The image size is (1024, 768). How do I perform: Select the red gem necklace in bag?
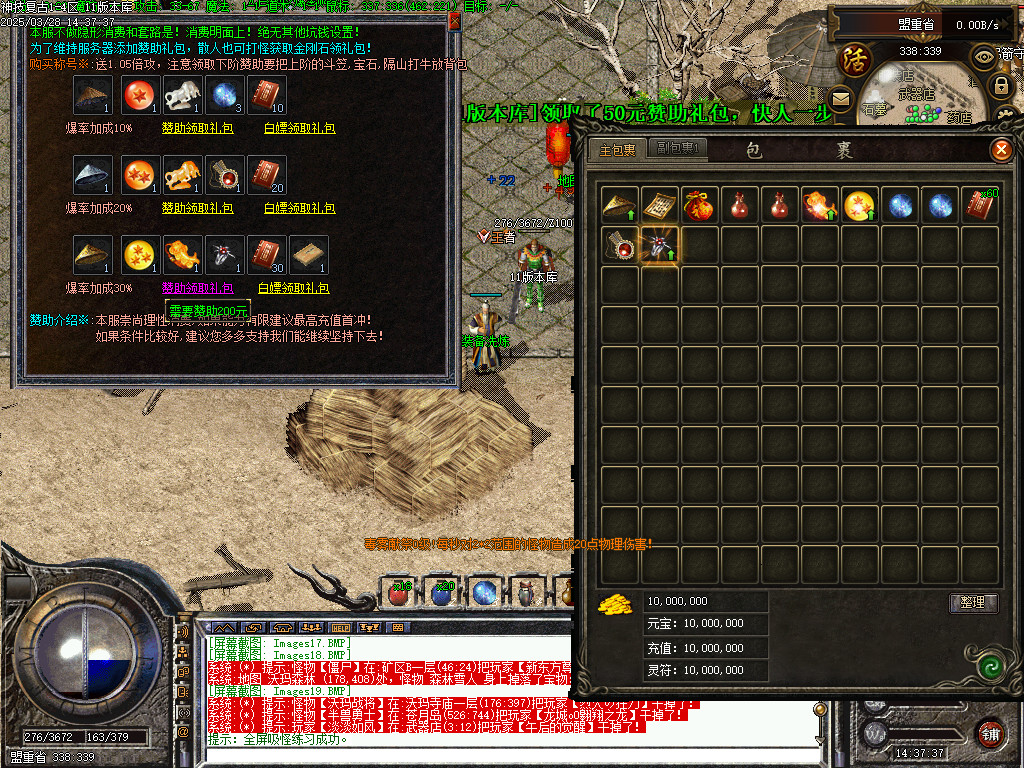point(619,245)
